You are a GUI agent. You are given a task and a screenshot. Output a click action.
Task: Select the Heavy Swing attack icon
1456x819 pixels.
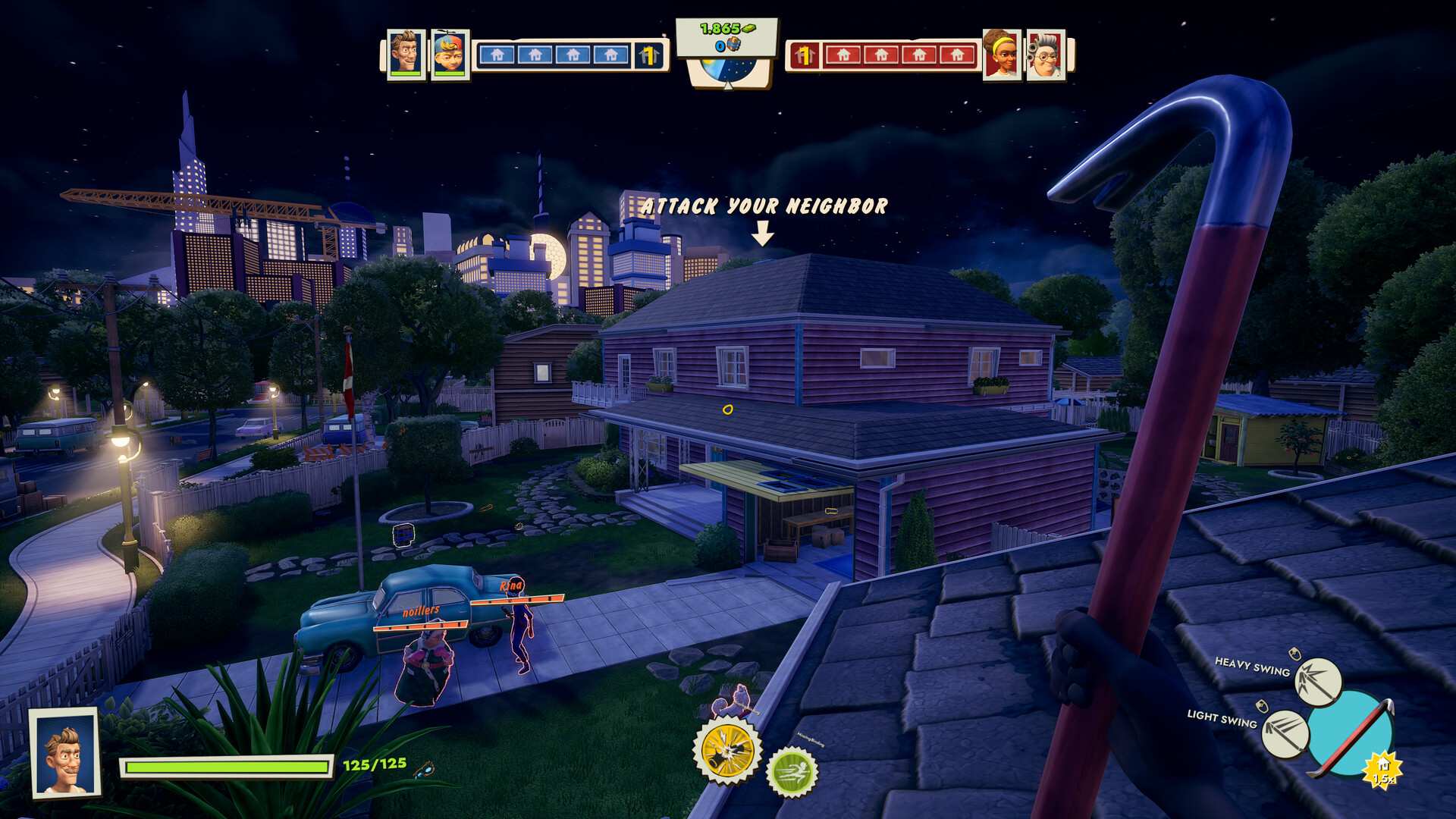click(1317, 680)
